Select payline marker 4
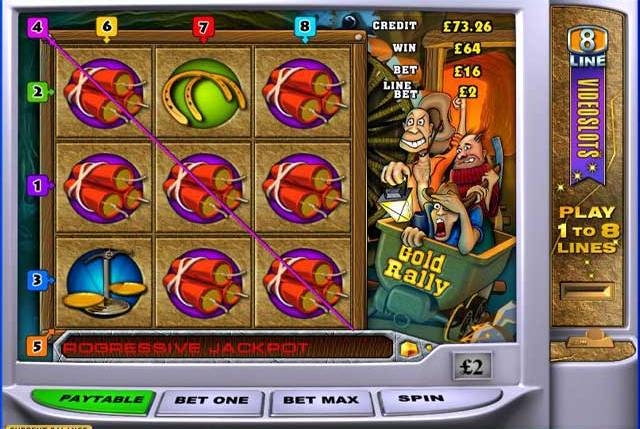Image resolution: width=640 pixels, height=429 pixels. [x=38, y=27]
